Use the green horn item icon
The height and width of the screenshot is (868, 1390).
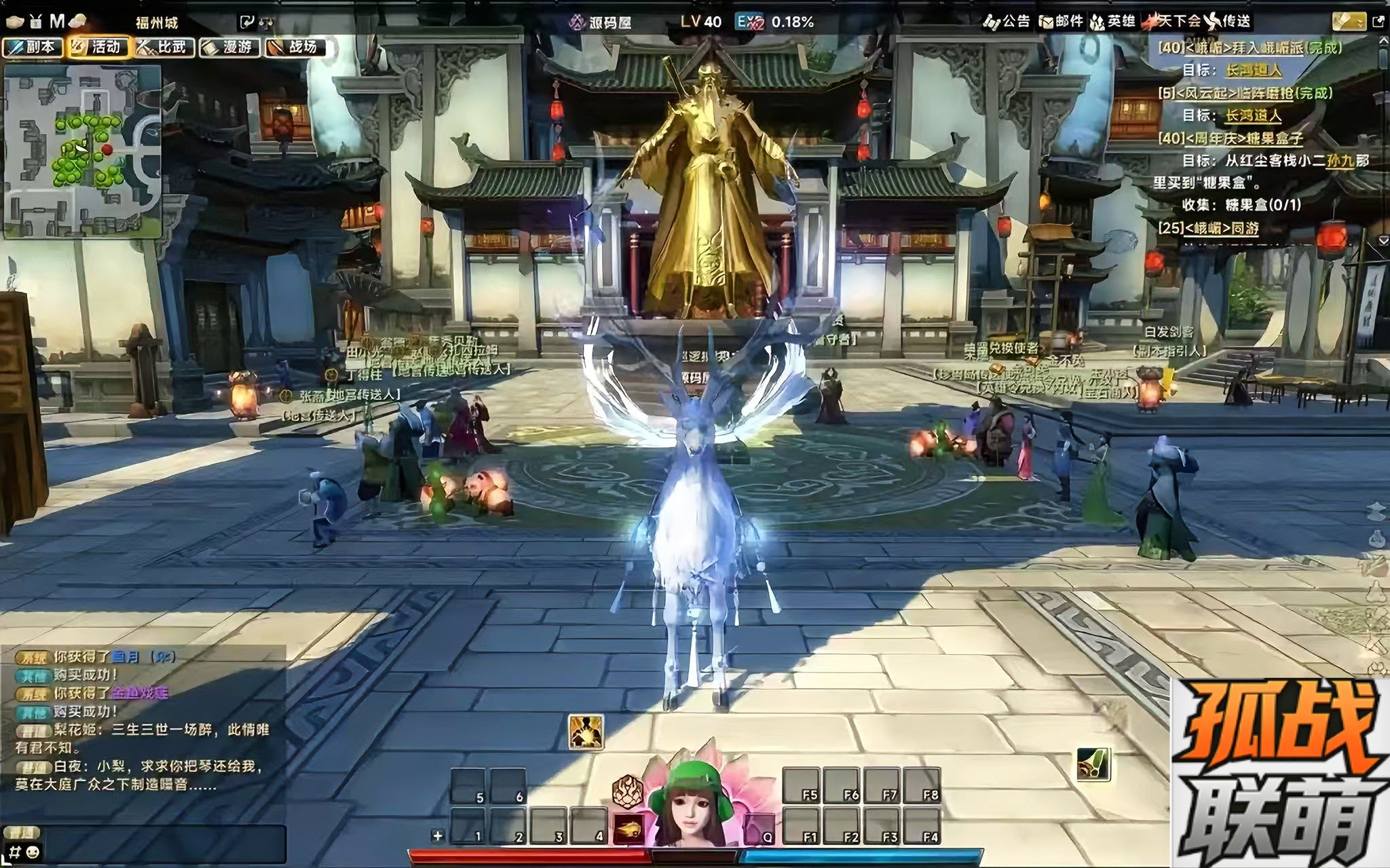(1093, 764)
